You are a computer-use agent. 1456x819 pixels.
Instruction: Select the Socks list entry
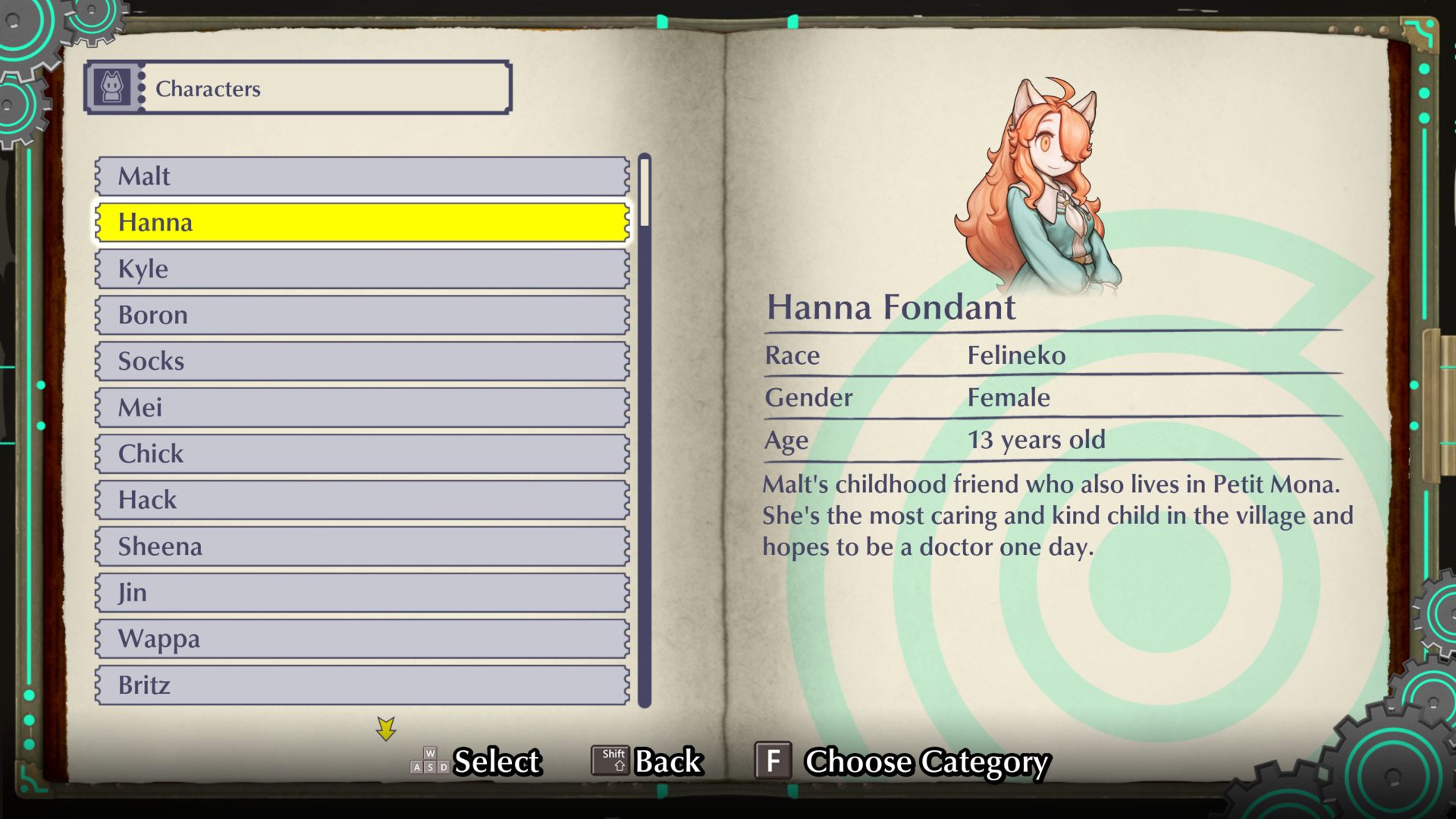click(x=362, y=361)
